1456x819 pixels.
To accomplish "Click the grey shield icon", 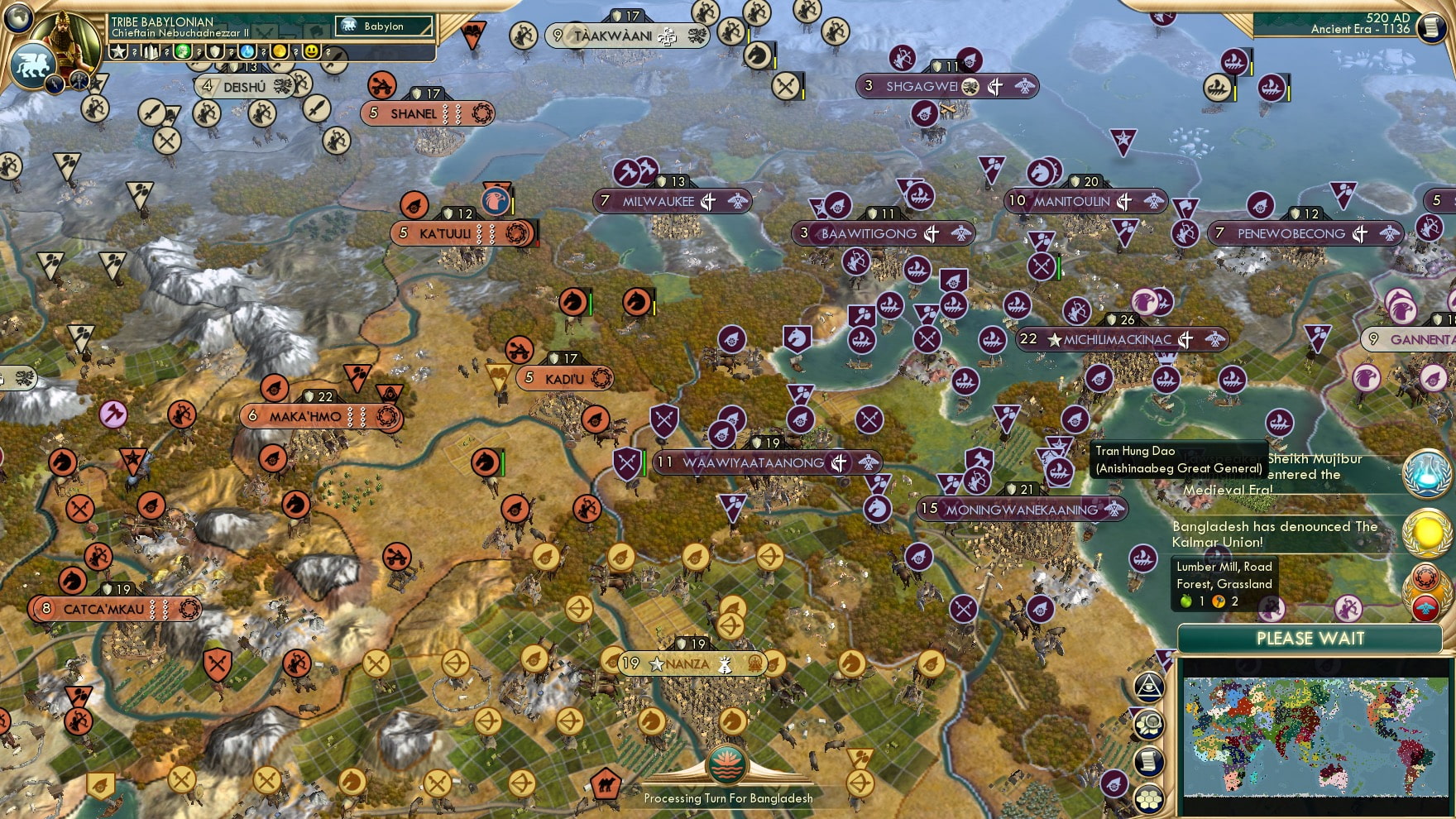I will [x=216, y=51].
